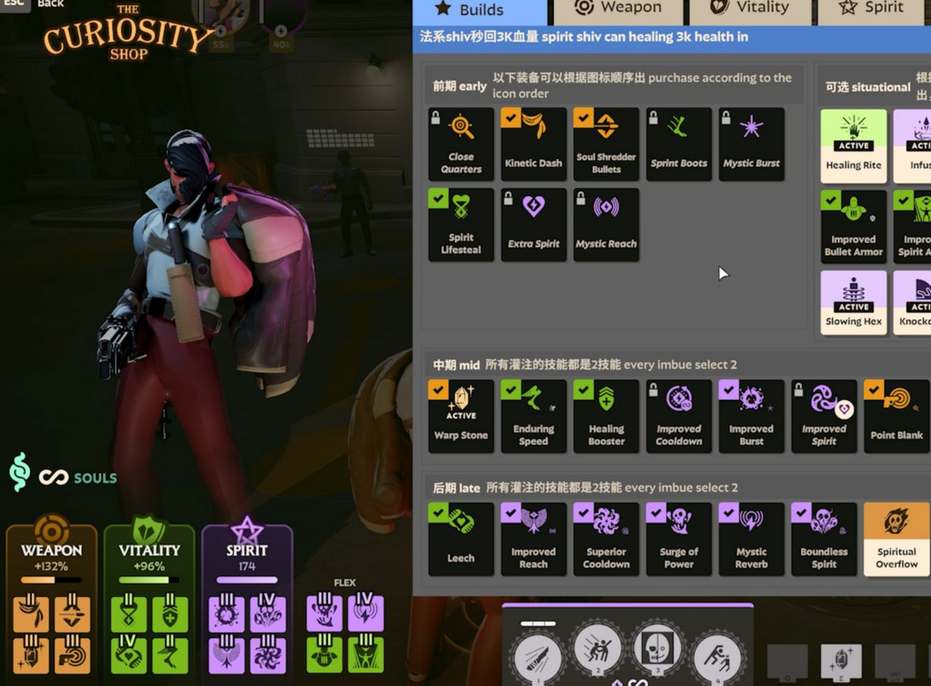Buy the Leech item

tap(461, 539)
